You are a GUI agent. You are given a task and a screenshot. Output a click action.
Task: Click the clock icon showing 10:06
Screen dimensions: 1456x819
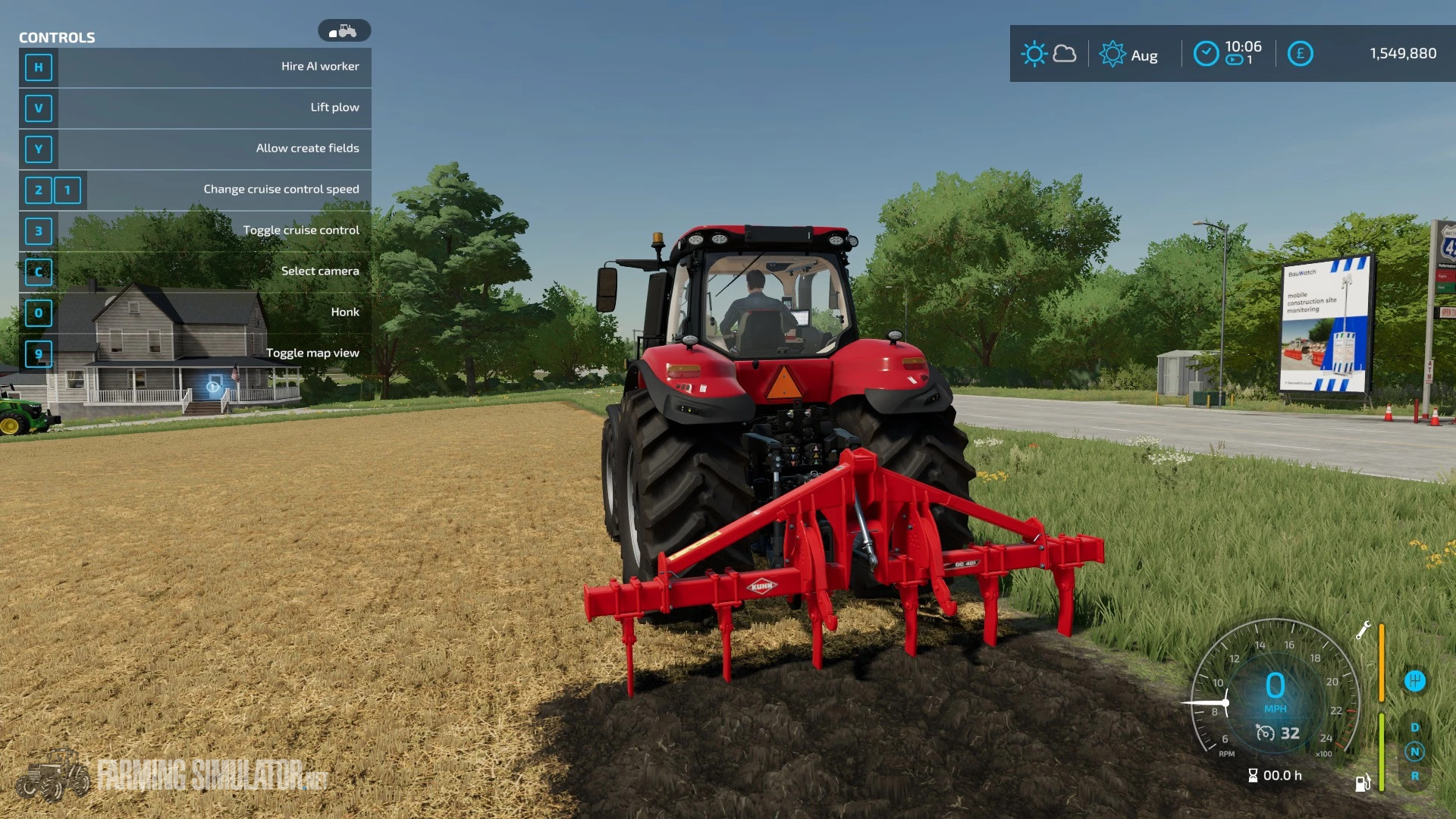click(x=1207, y=52)
